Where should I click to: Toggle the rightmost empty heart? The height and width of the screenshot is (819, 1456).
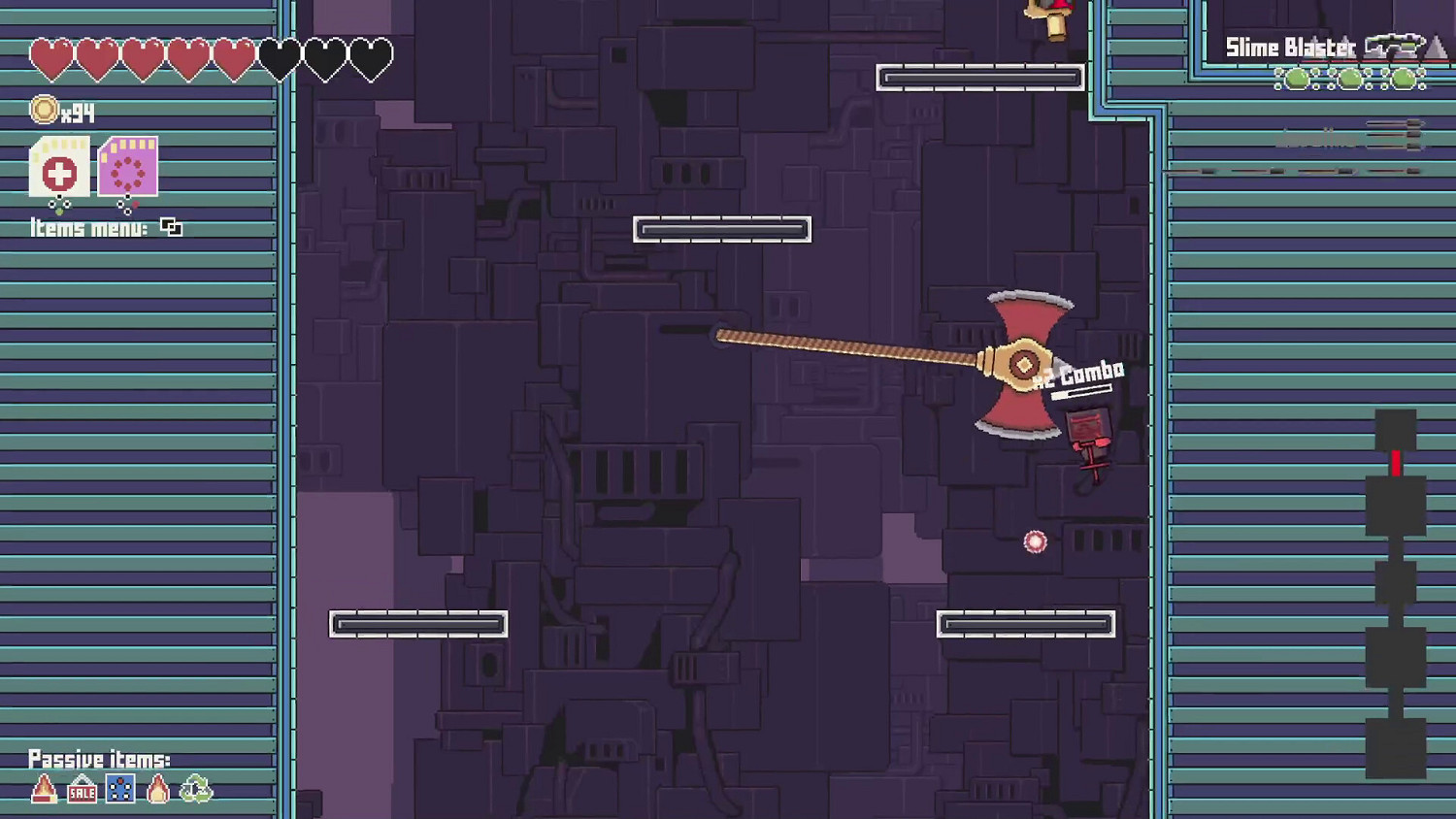coord(372,58)
